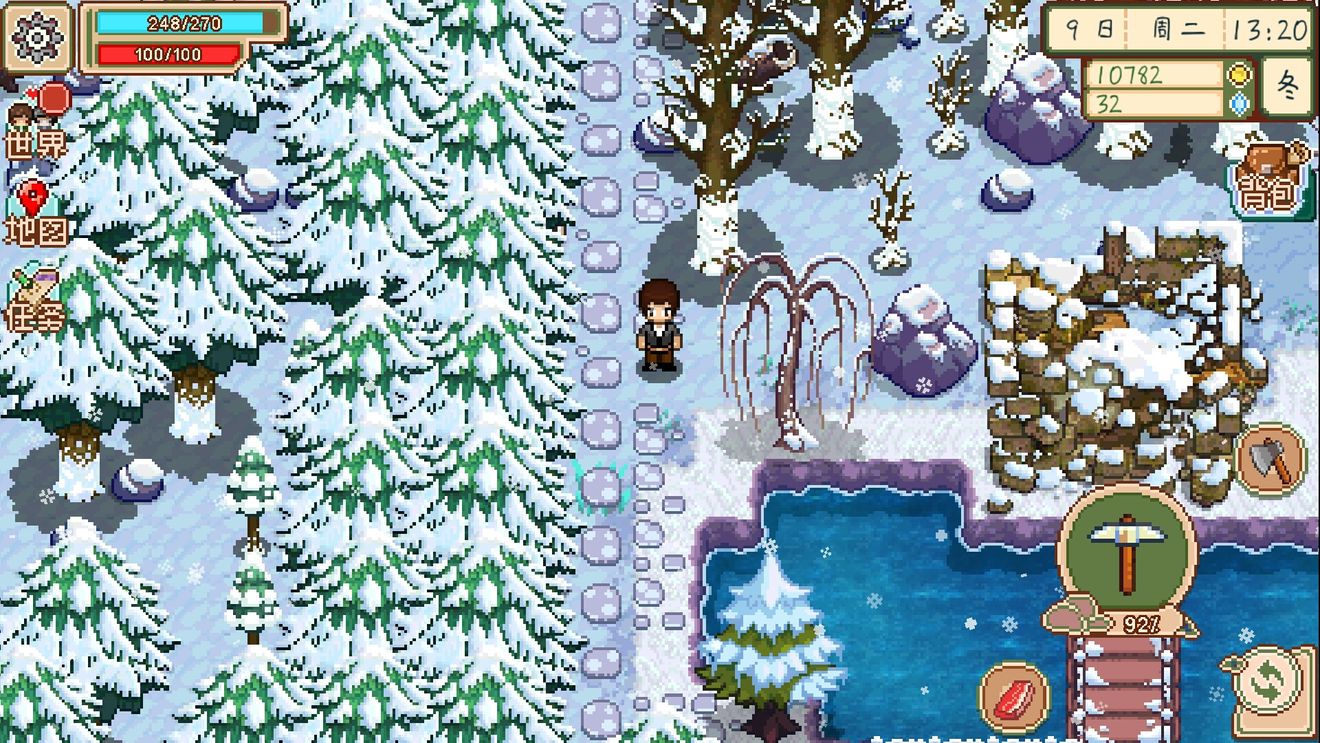Show the 地图 map screen

tap(36, 214)
